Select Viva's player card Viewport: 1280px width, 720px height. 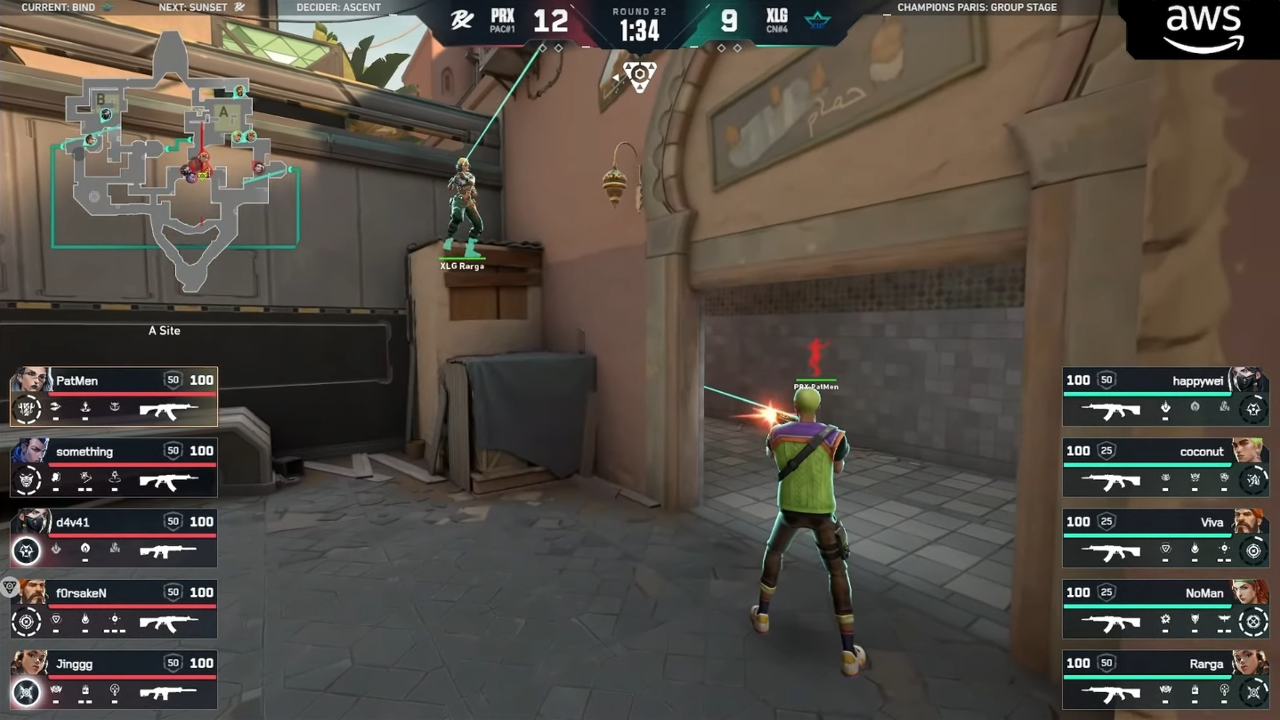click(1165, 538)
